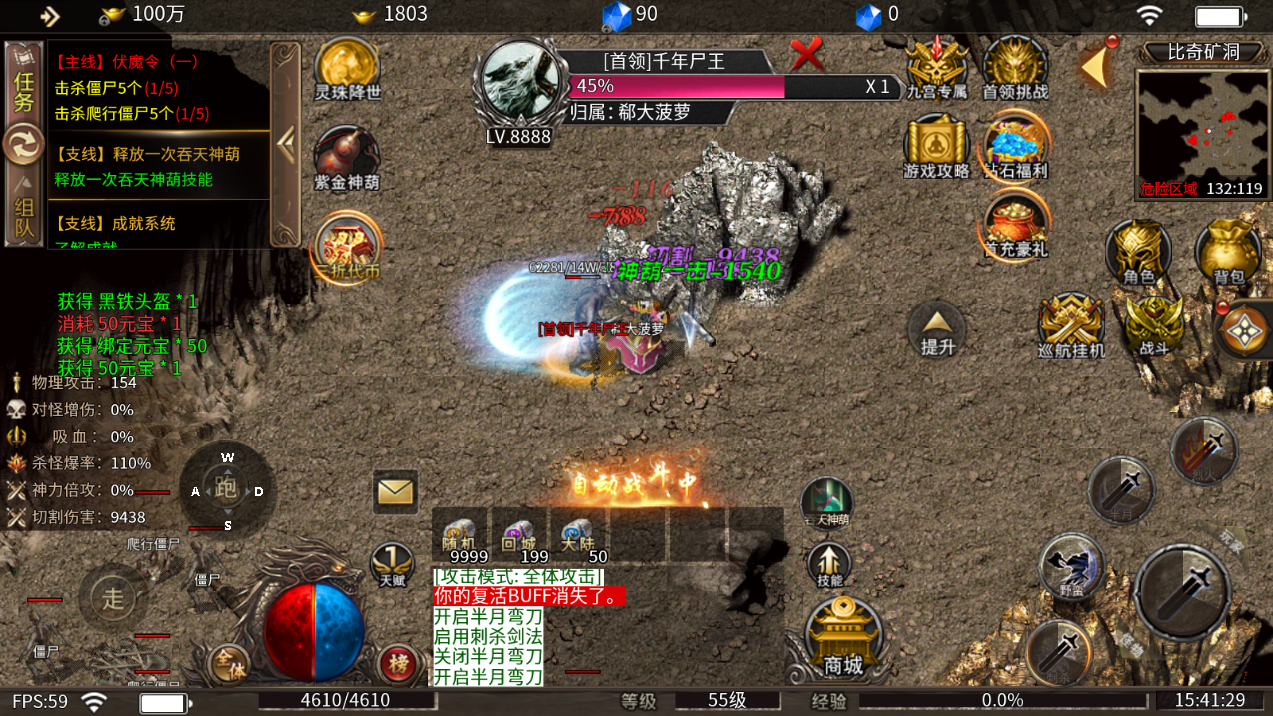Viewport: 1273px width, 716px height.
Task: Use the 随机 scroll hotbar slot
Action: [x=461, y=536]
